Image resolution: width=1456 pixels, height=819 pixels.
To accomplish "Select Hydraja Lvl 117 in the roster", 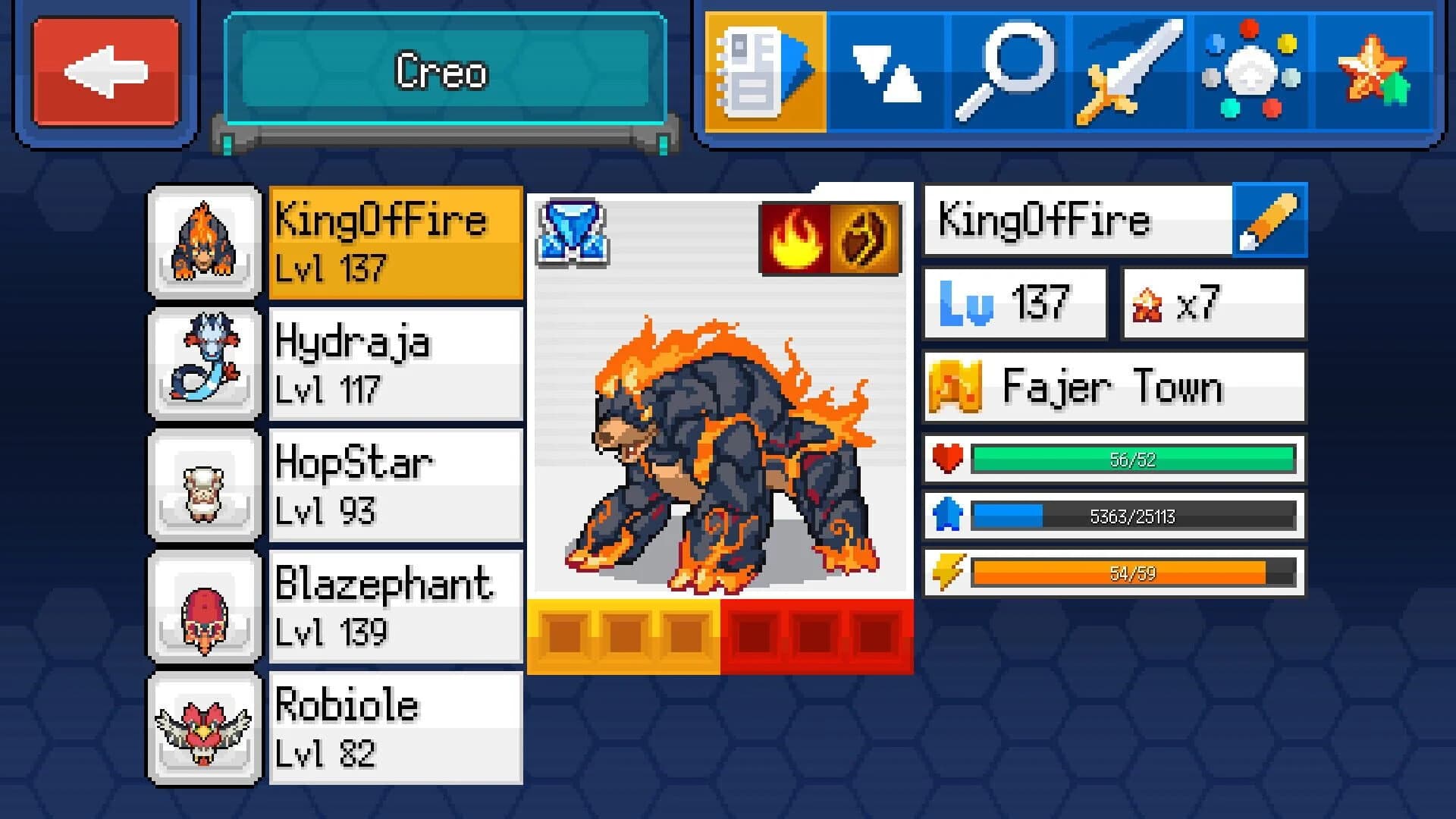I will coord(394,364).
